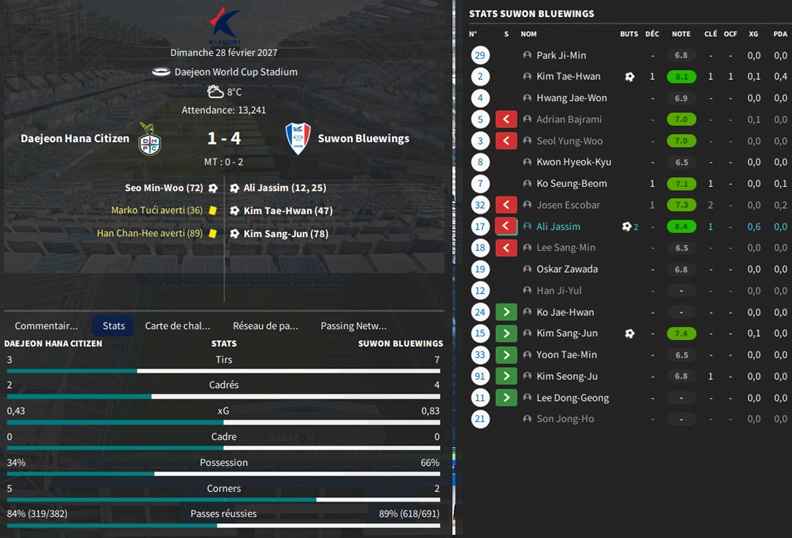
Task: Open the Passing Network tab
Action: [x=353, y=326]
